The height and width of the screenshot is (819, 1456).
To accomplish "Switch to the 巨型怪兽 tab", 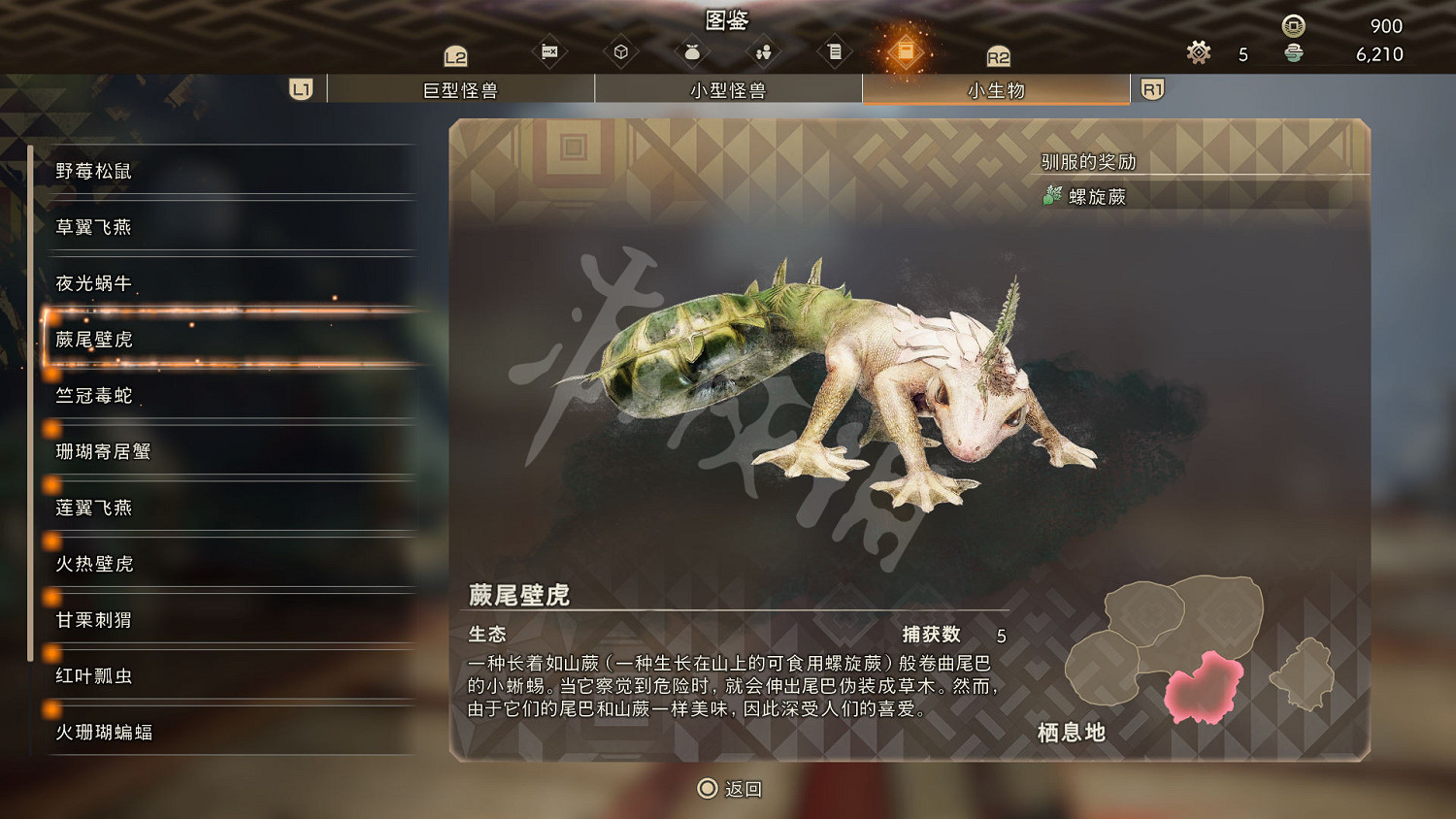I will (462, 88).
